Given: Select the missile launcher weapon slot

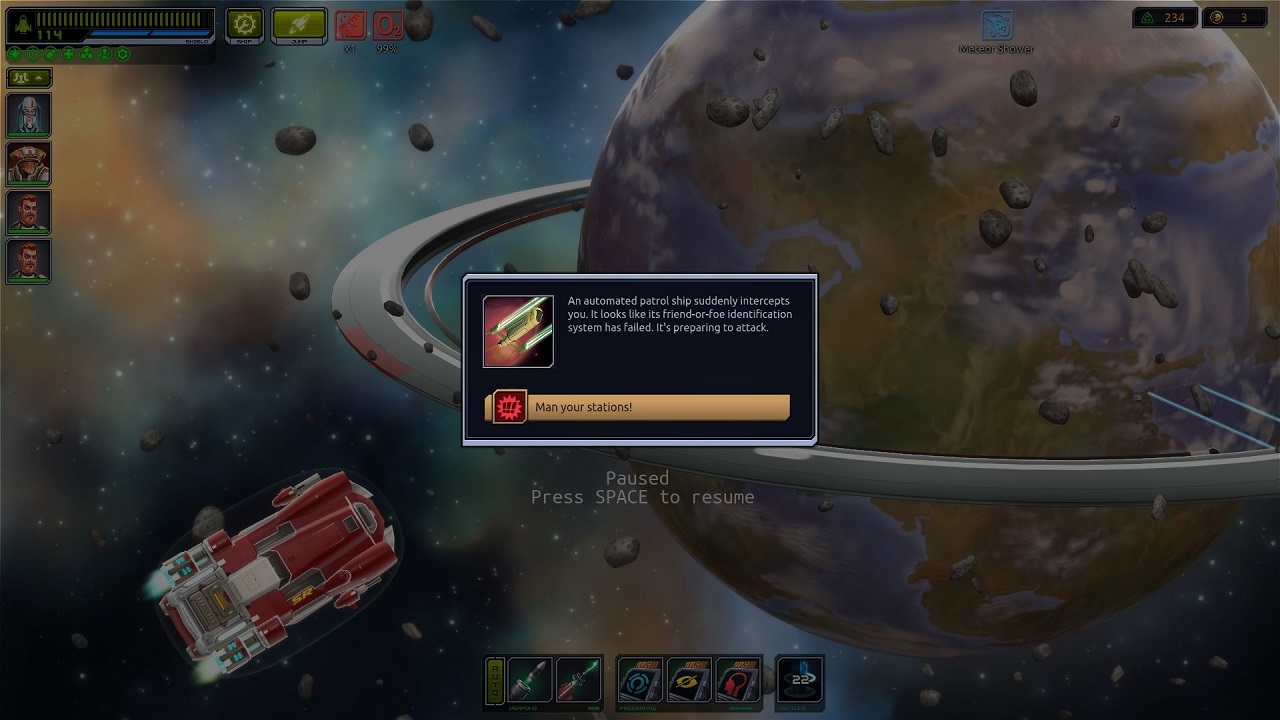Looking at the screenshot, I should coord(530,681).
